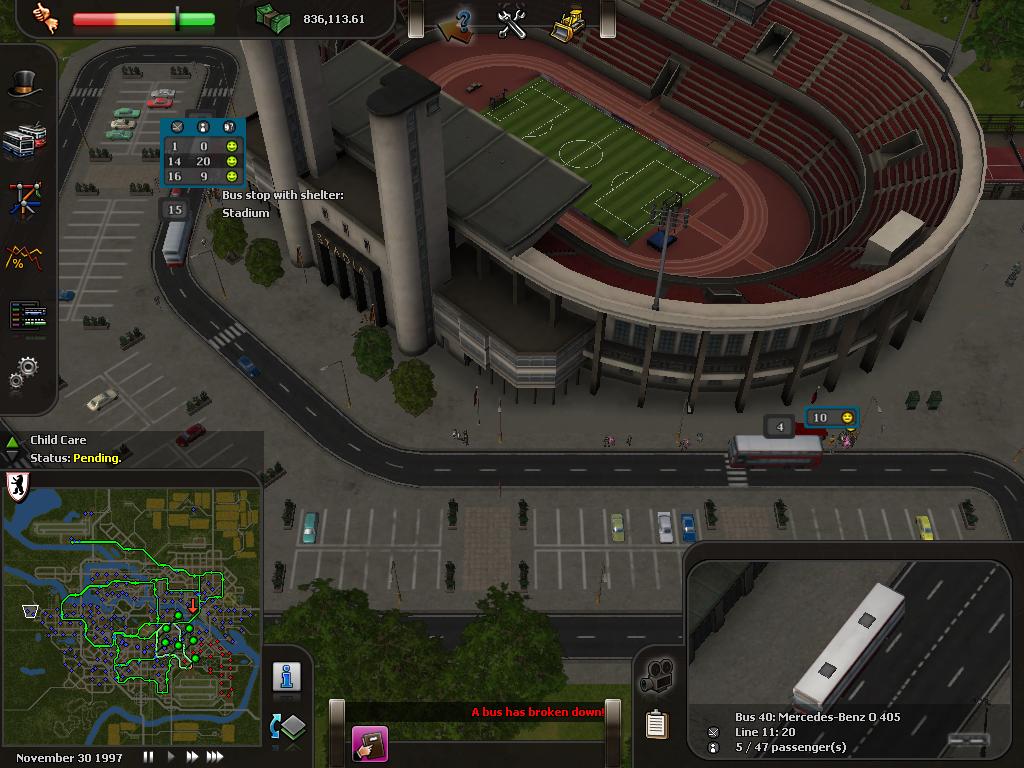This screenshot has width=1024, height=768.
Task: Set game speed to double fast-forward
Action: pyautogui.click(x=192, y=757)
